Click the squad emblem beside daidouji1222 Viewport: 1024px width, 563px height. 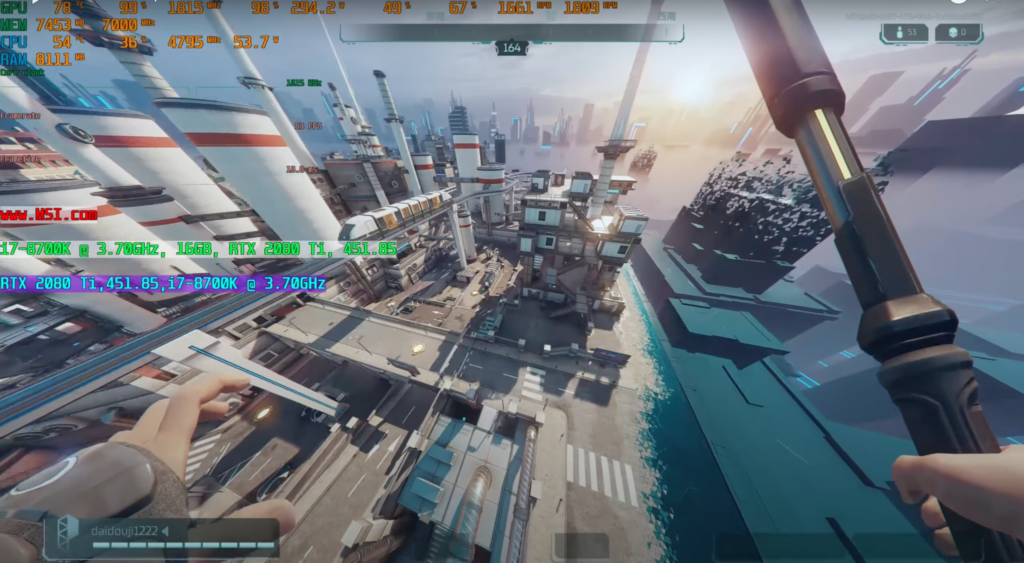tap(67, 533)
